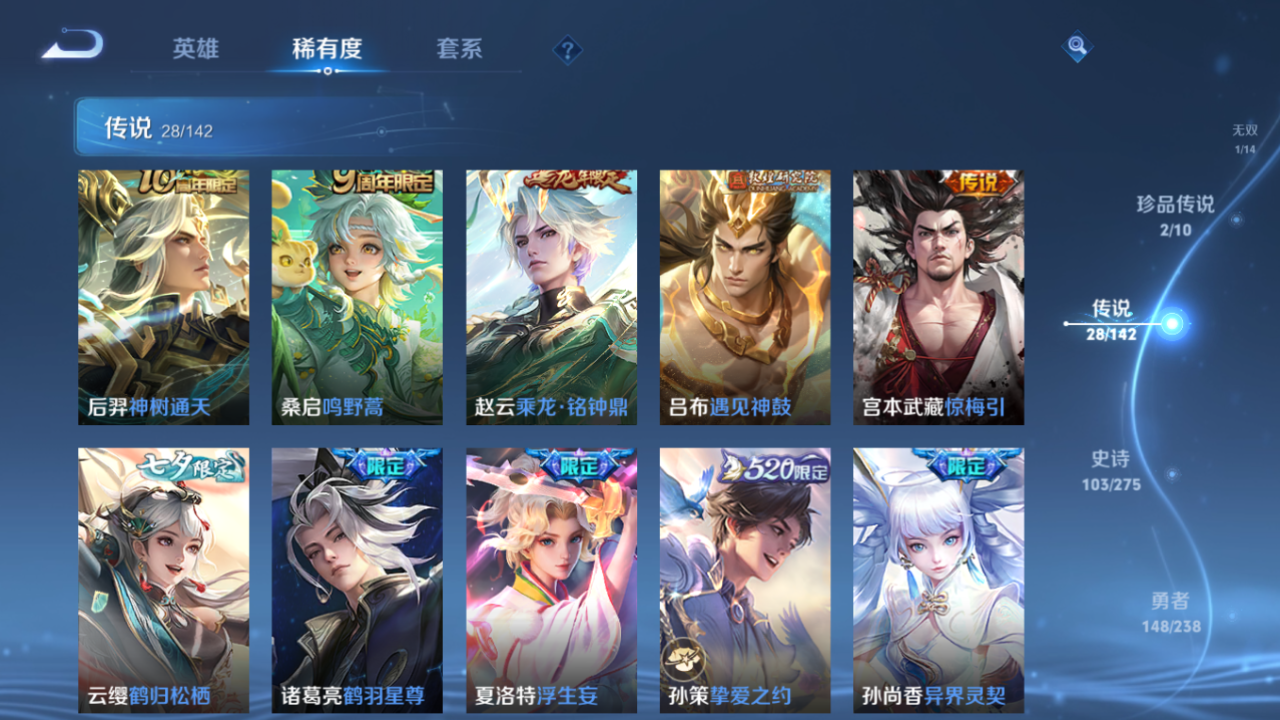
Task: Jump to the 勇者 rarity section
Action: [x=1172, y=610]
